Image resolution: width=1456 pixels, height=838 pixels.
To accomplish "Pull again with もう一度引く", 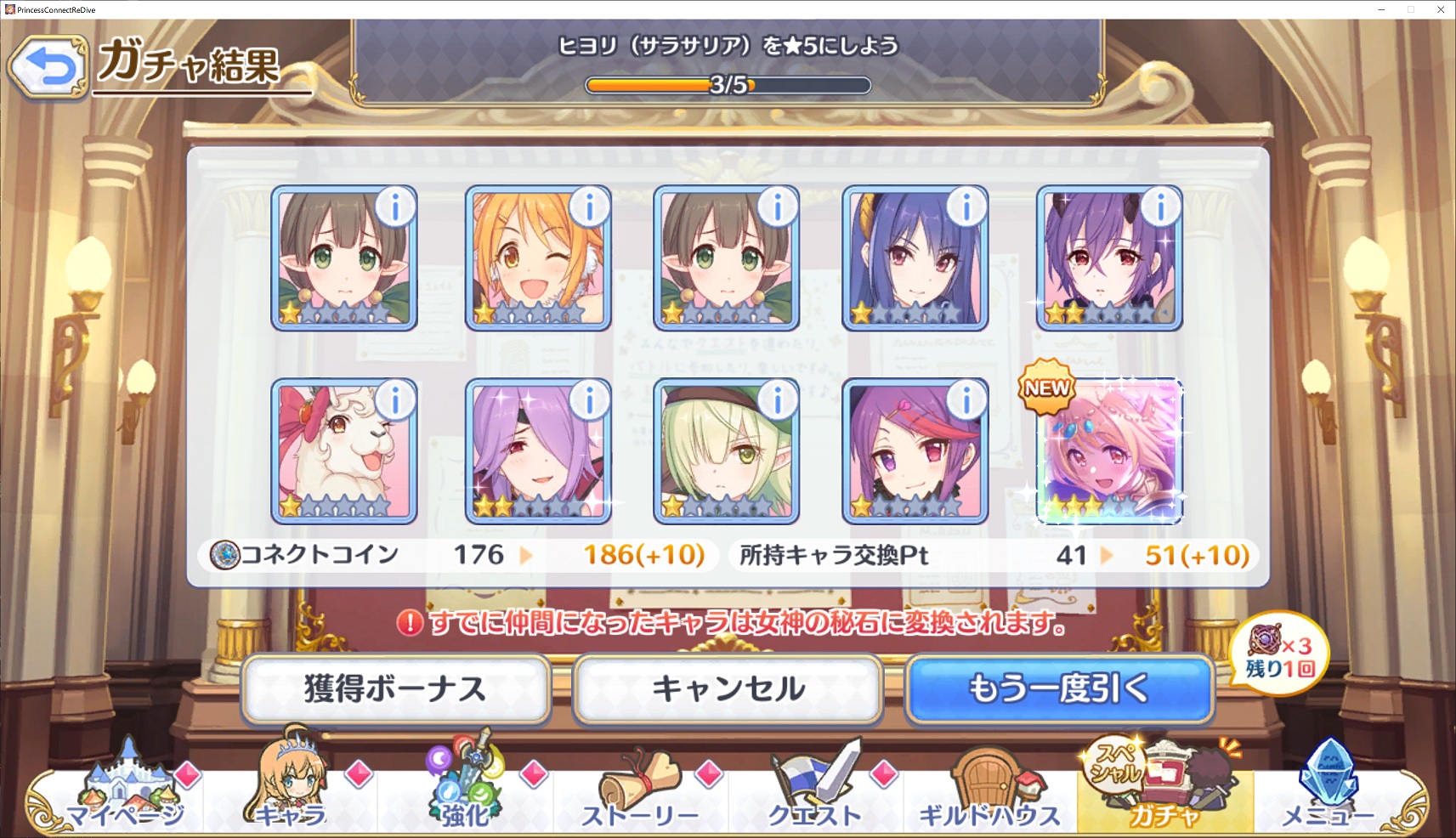I will click(x=1059, y=688).
